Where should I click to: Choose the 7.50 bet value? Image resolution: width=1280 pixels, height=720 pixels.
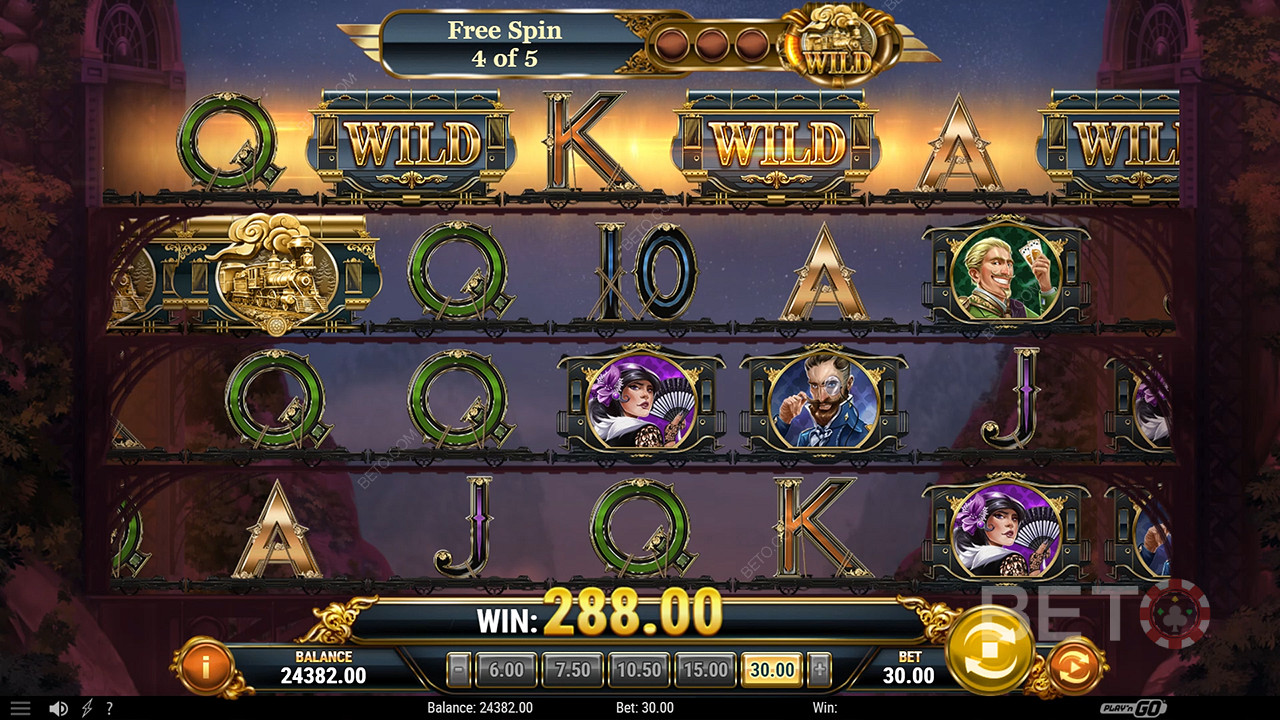[x=572, y=670]
